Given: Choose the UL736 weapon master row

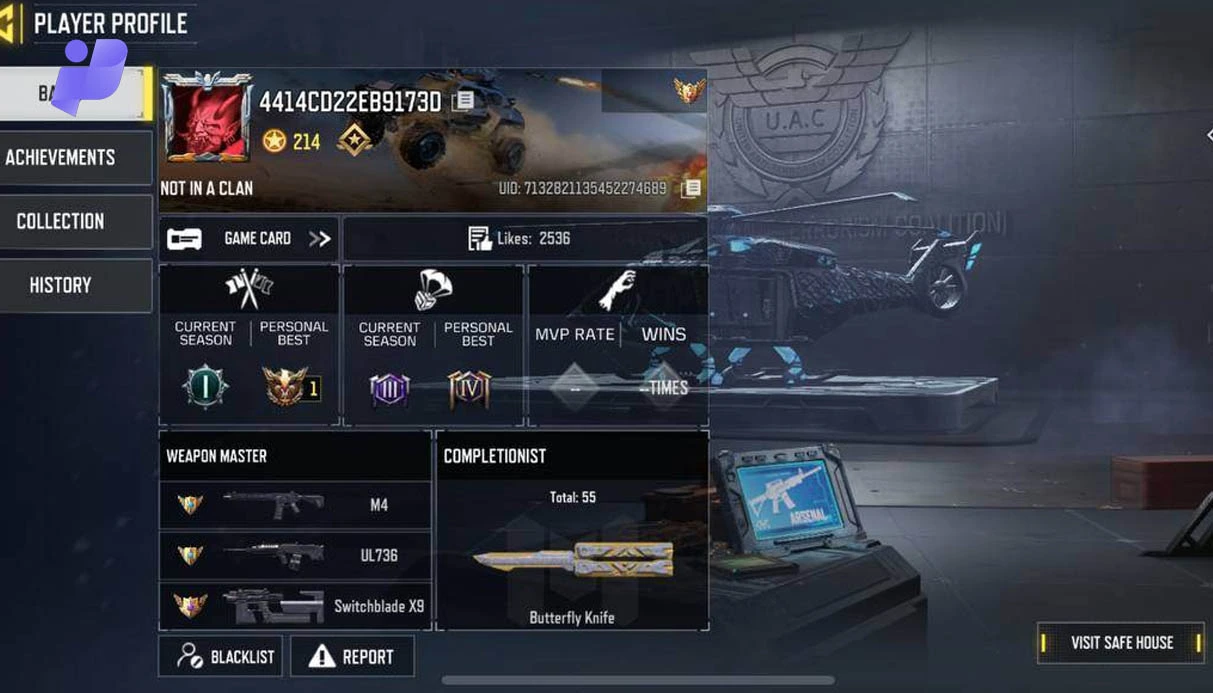Looking at the screenshot, I should point(295,555).
